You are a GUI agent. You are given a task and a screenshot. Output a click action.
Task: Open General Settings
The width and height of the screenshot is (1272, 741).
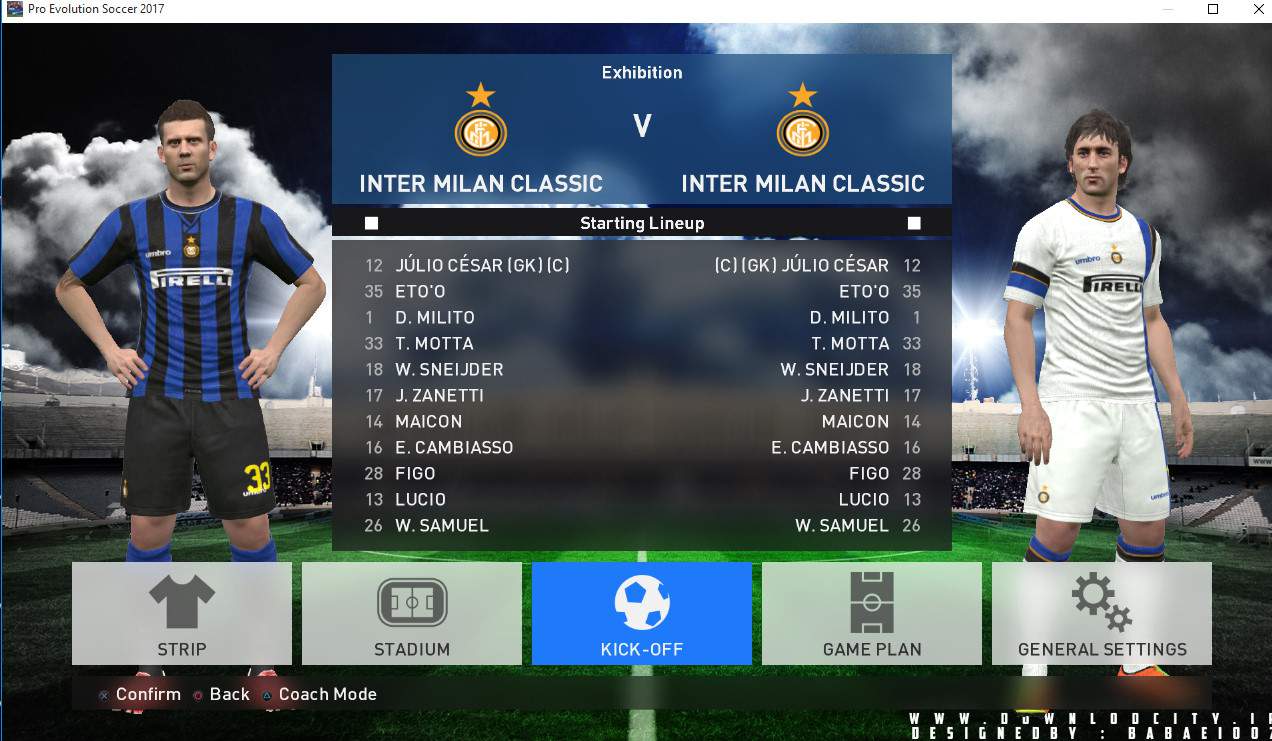tap(1101, 613)
